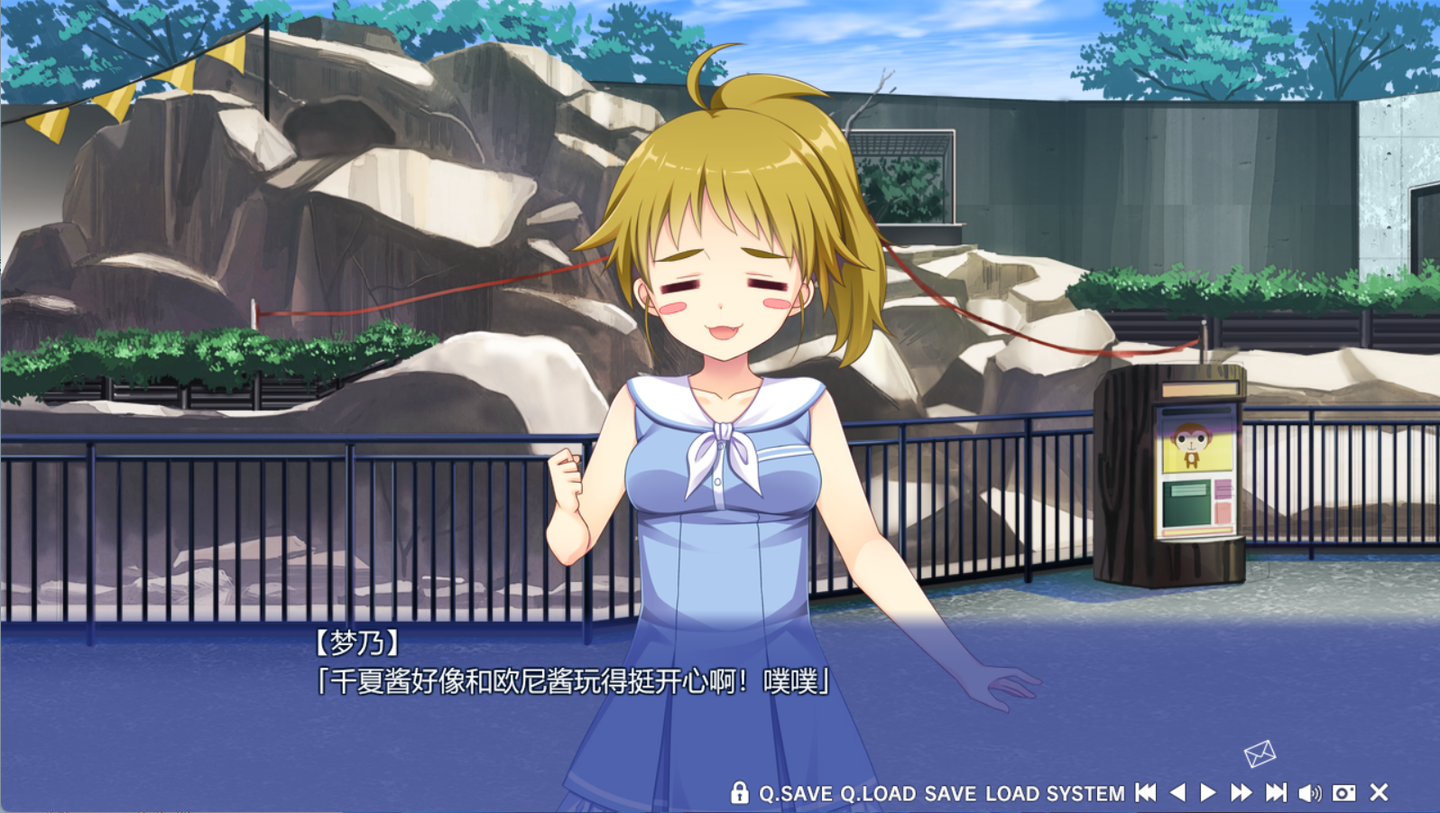Open the LOAD menu
This screenshot has height=813, width=1440.
coord(1012,793)
